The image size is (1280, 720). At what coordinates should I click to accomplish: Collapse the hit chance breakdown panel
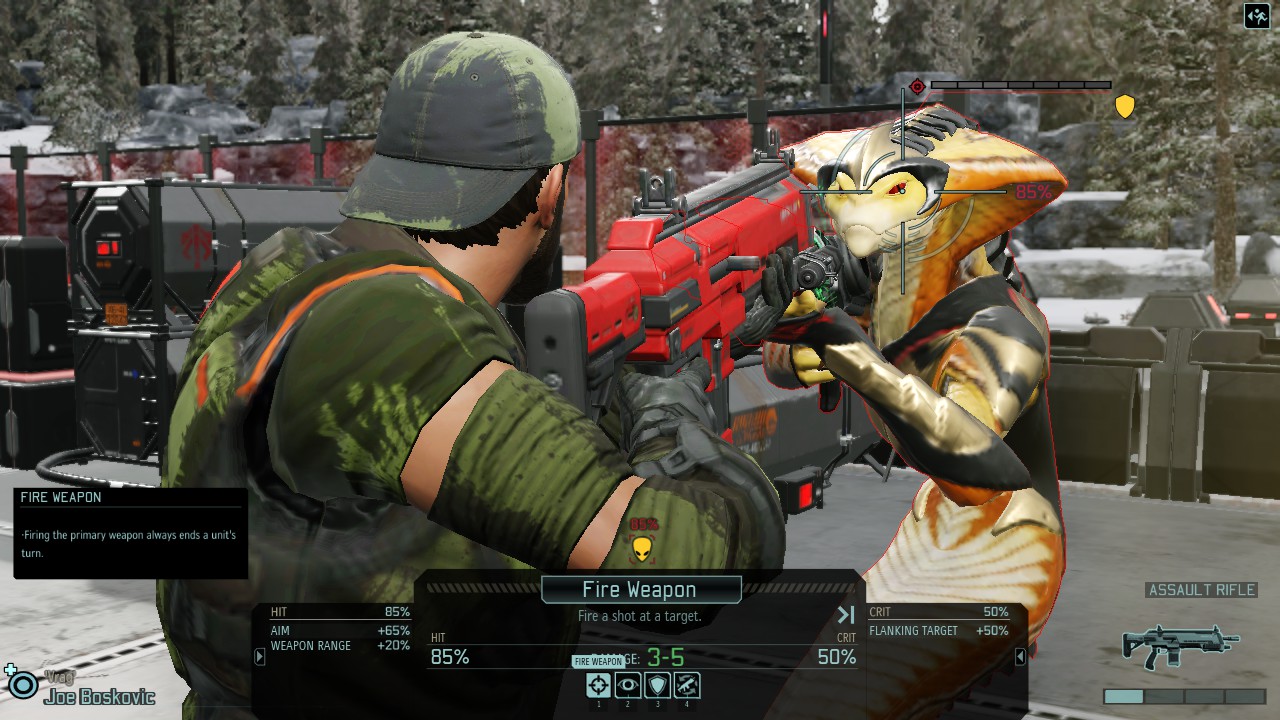[x=260, y=657]
